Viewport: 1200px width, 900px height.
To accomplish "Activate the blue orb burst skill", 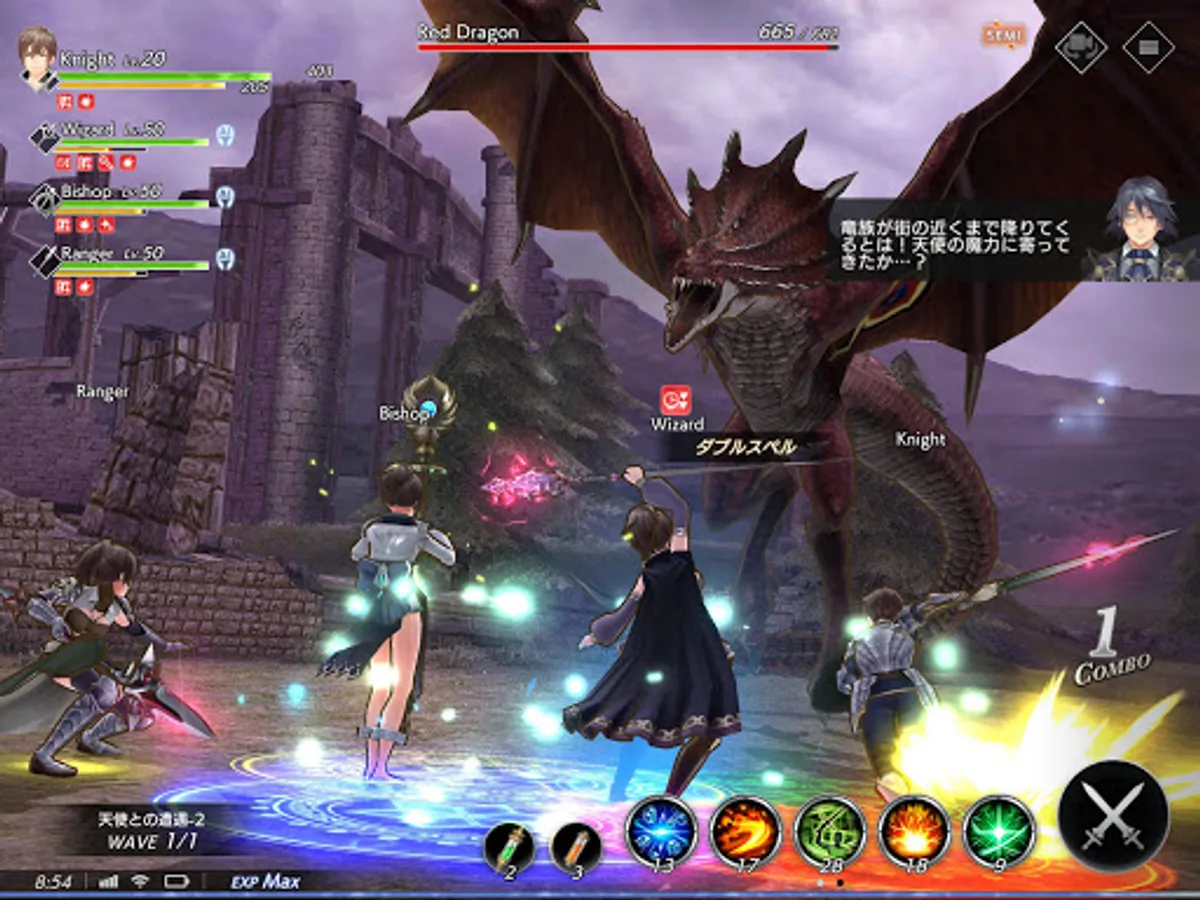I will click(661, 832).
